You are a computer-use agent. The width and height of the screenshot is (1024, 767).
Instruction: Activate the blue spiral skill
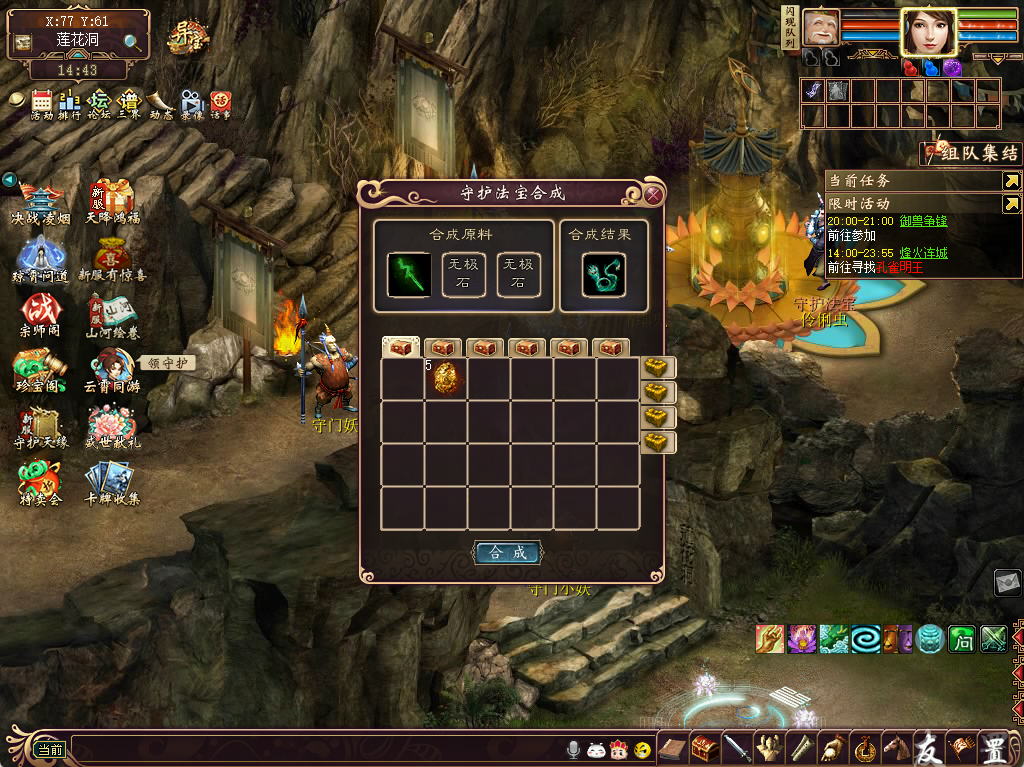[865, 638]
